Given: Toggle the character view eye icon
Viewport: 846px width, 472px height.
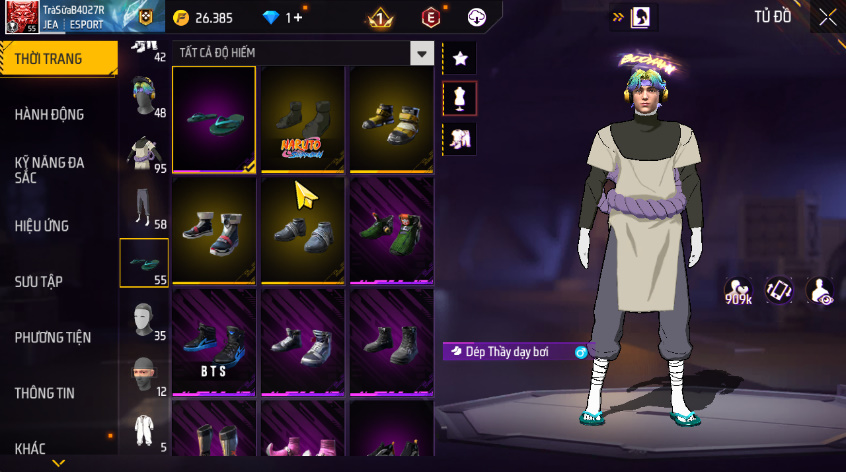Looking at the screenshot, I should tap(820, 291).
